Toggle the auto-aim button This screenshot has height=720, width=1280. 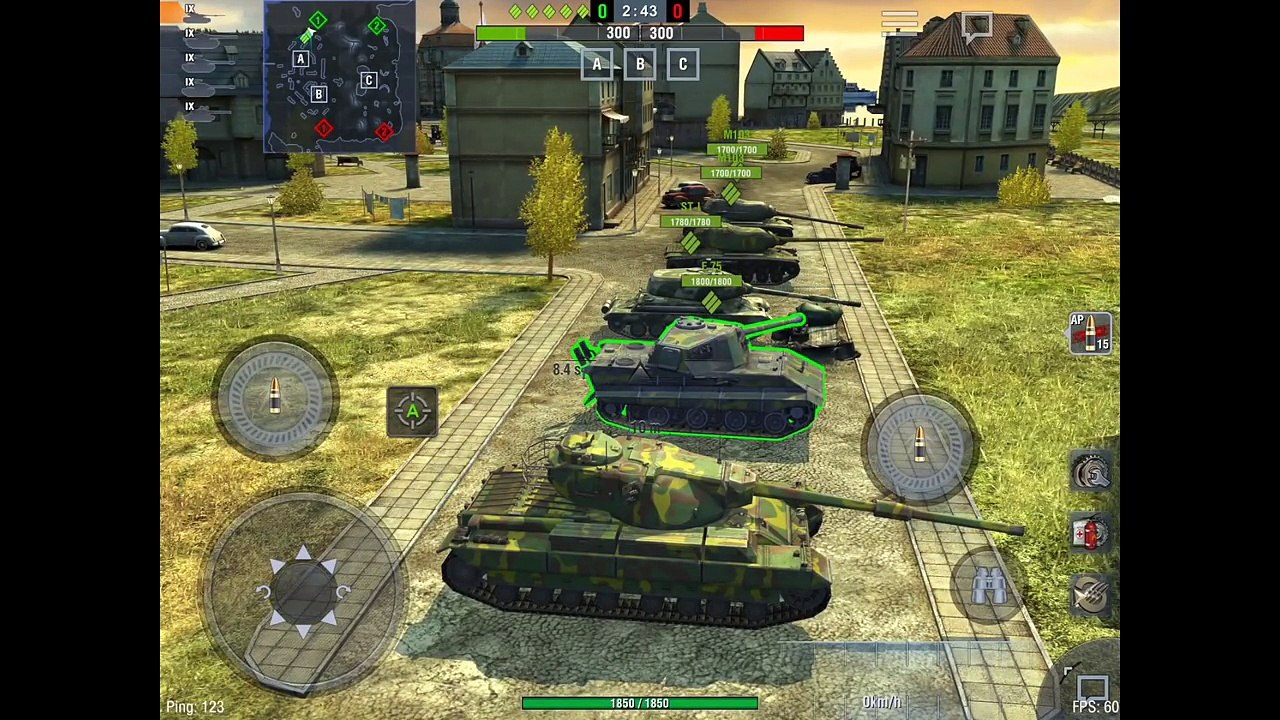(x=412, y=411)
